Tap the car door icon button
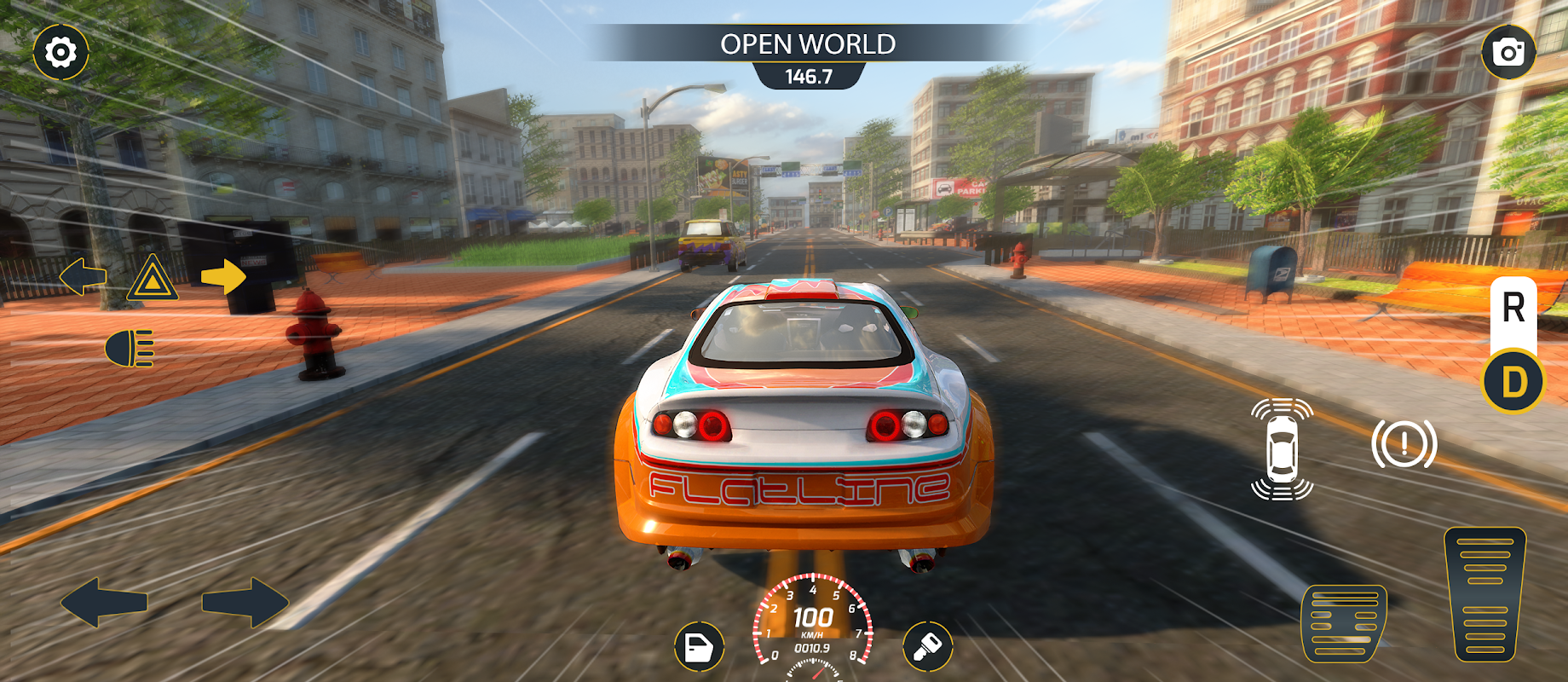The image size is (1568, 682). click(x=699, y=648)
